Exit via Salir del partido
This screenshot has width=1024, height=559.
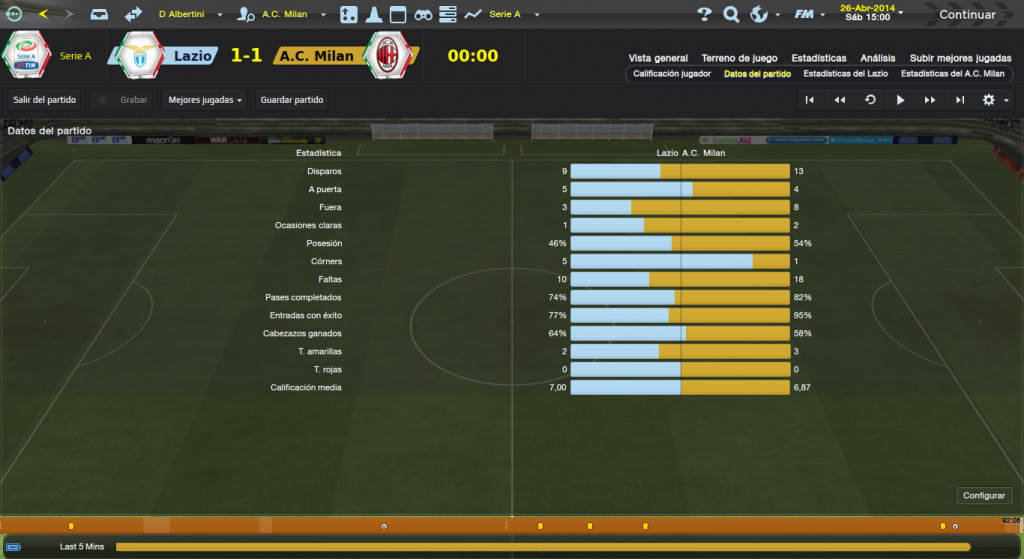point(45,100)
